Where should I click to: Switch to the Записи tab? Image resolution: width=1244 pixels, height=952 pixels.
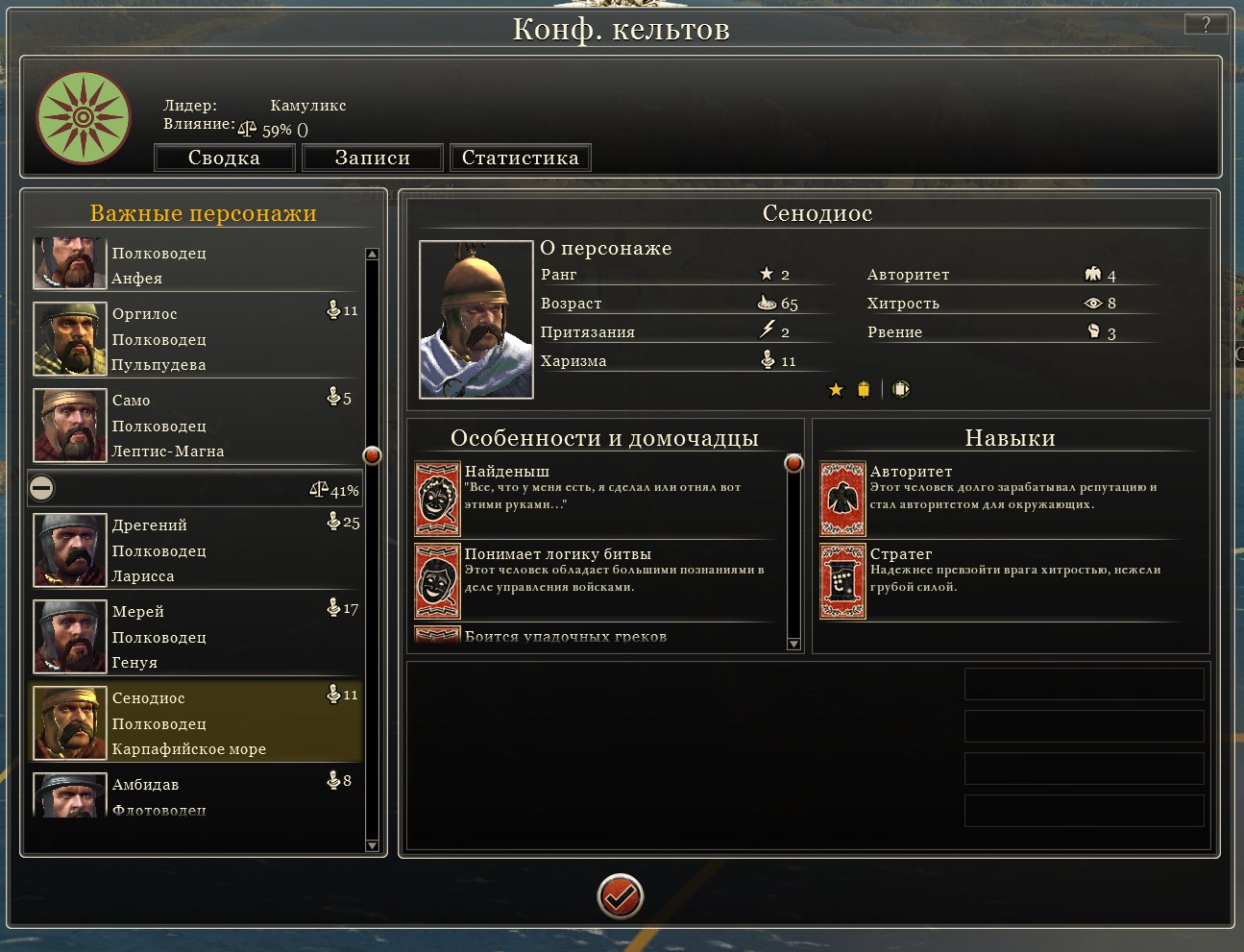372,158
